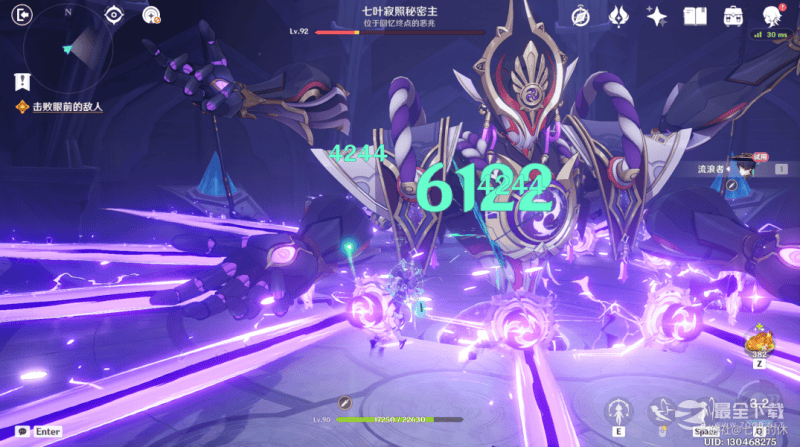Open the circular minimap
The height and width of the screenshot is (447, 800).
(x=67, y=48)
